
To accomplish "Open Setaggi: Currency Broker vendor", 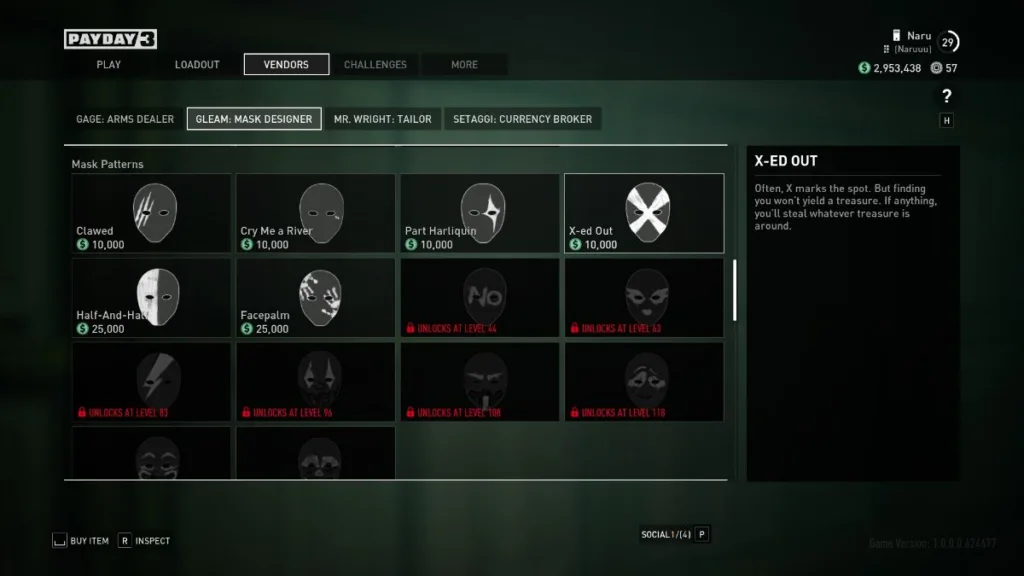I will click(x=522, y=119).
